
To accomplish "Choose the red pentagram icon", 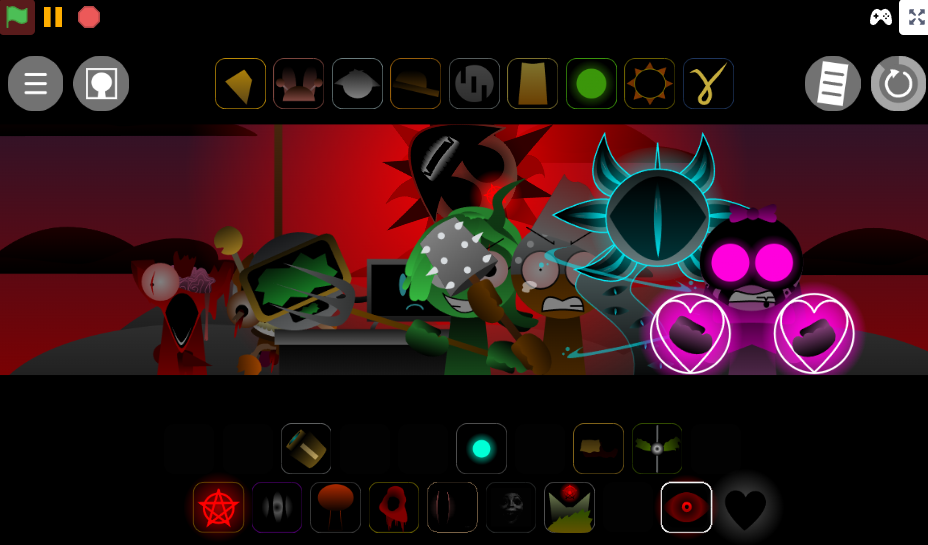I will 218,508.
